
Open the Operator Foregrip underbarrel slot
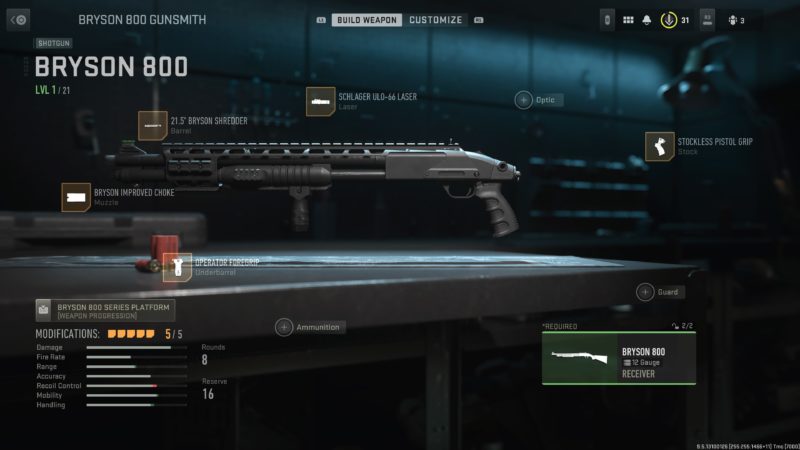point(177,266)
